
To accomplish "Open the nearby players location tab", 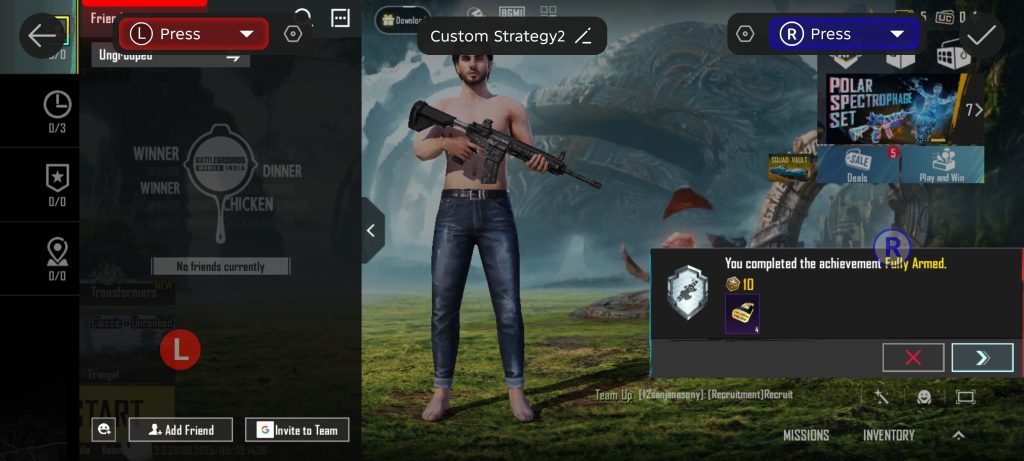I will pyautogui.click(x=57, y=257).
